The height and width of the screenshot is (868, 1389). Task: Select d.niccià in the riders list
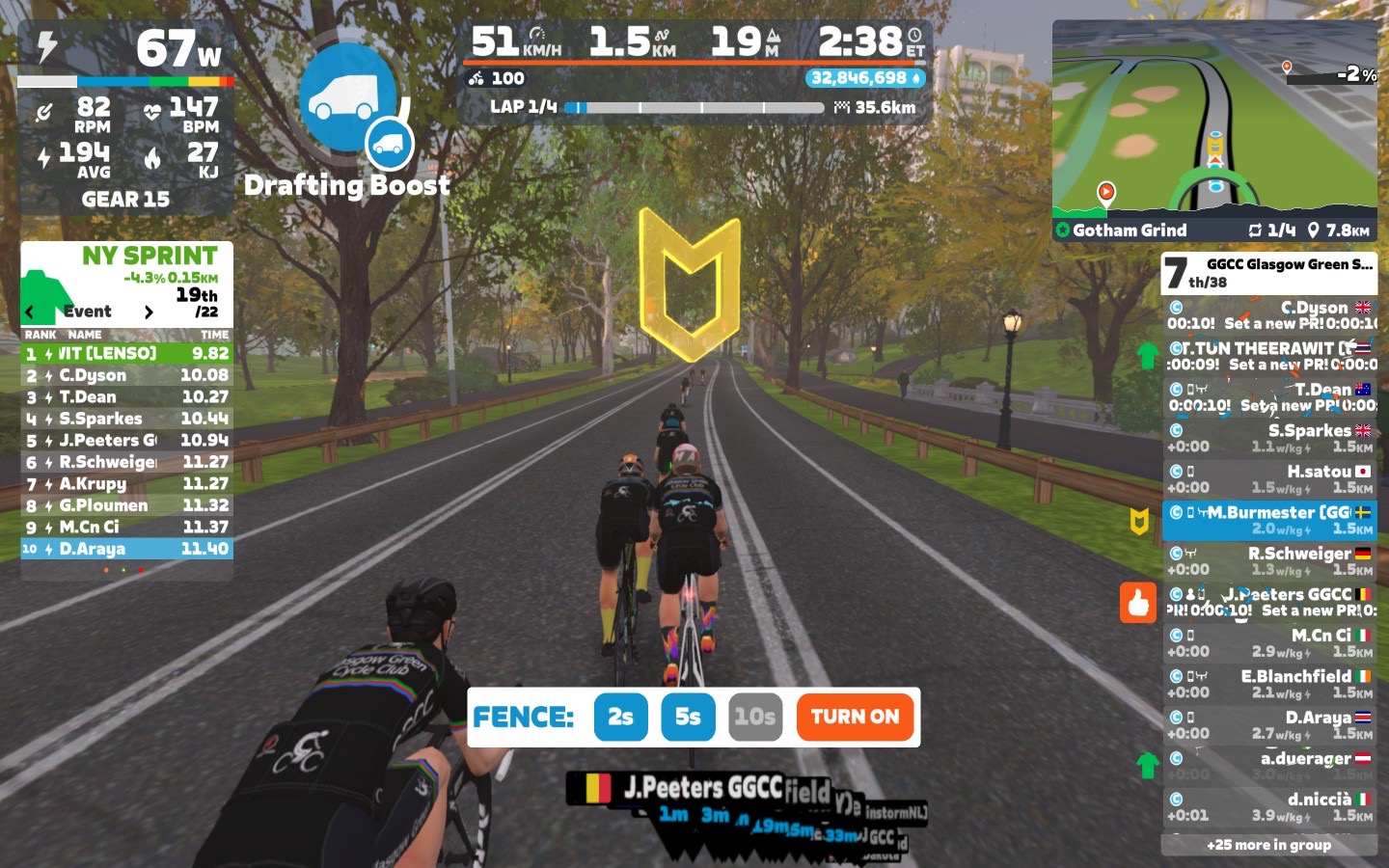tap(1269, 806)
